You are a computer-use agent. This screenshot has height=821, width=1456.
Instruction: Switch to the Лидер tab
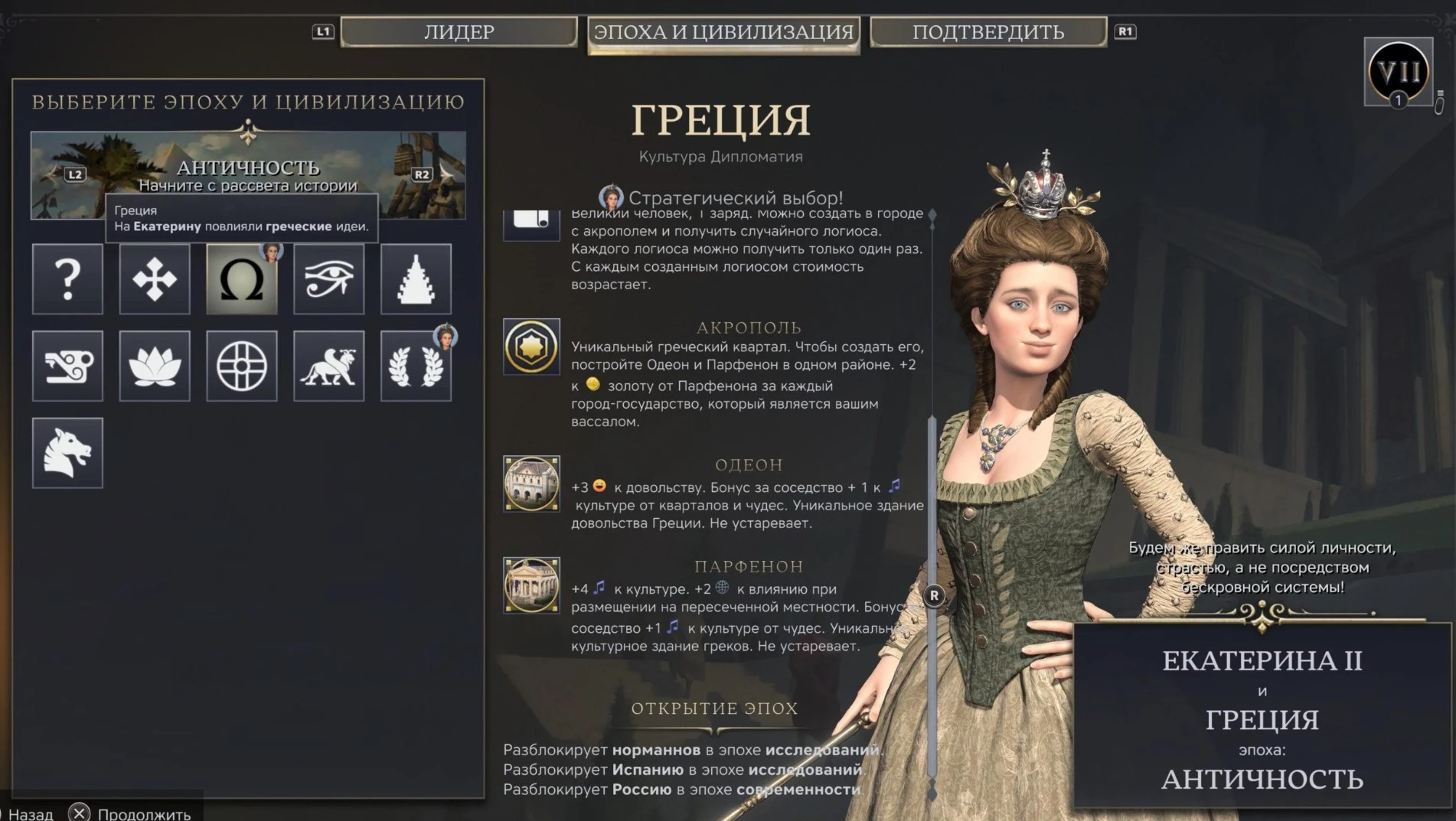(459, 32)
